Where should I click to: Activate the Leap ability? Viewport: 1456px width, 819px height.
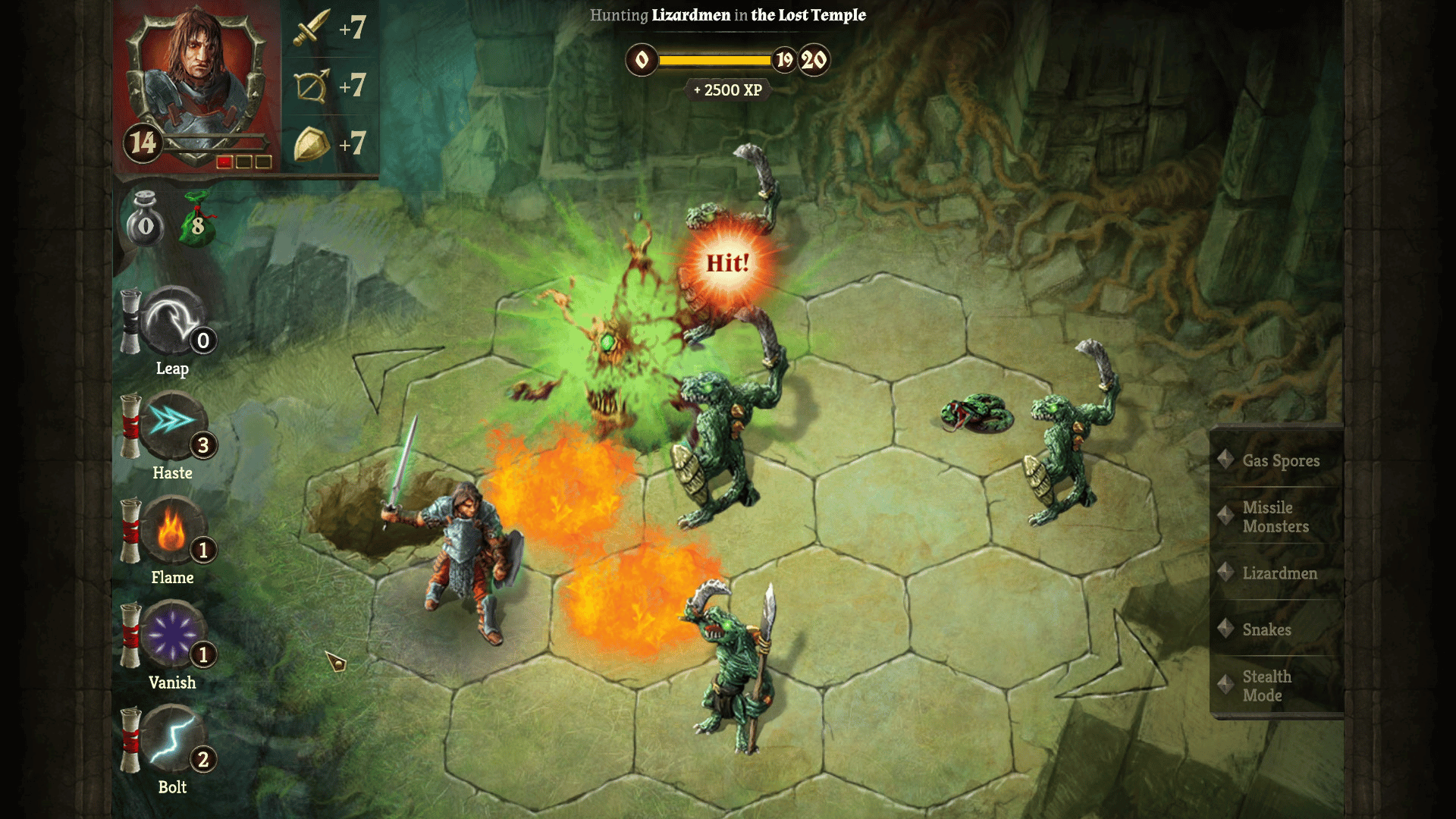(x=173, y=322)
